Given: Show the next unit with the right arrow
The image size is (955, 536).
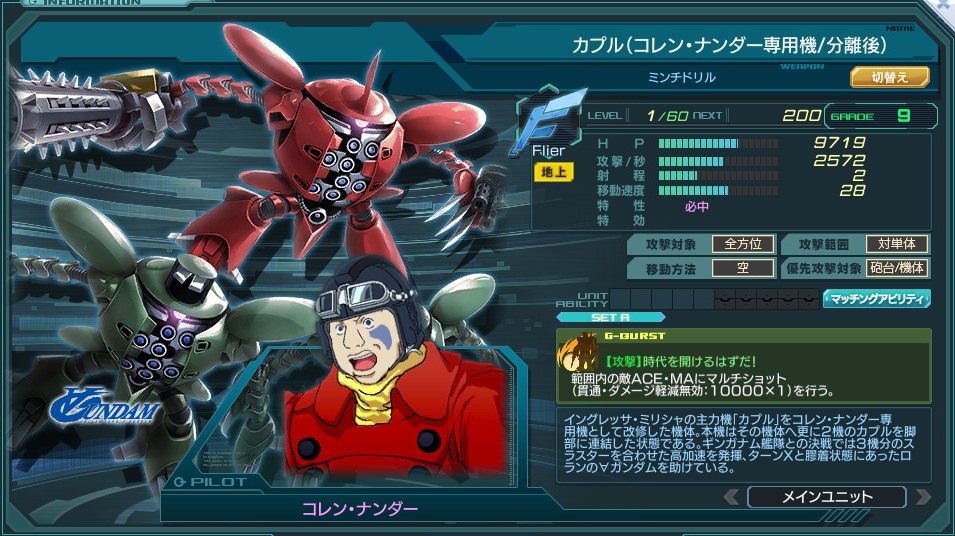Looking at the screenshot, I should [922, 497].
